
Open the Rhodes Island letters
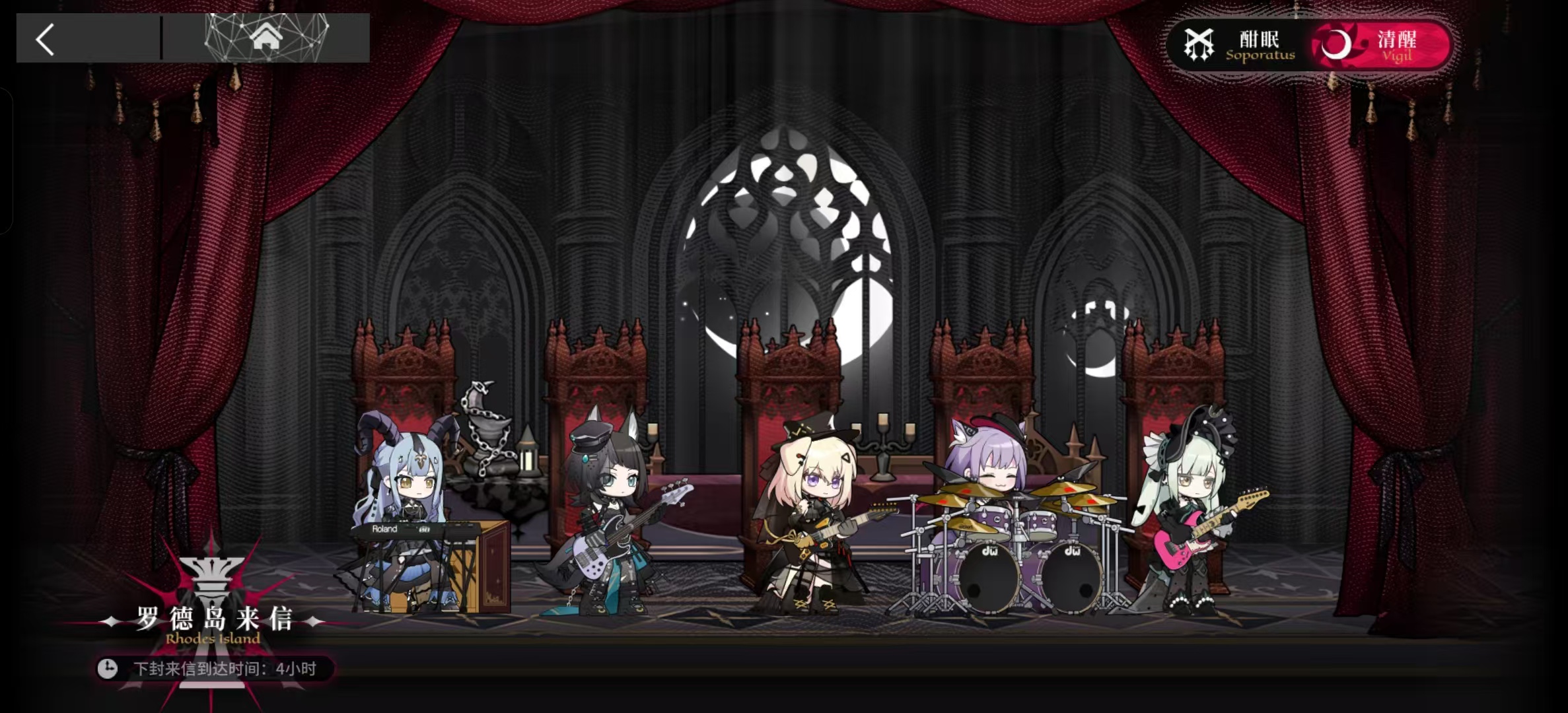(x=213, y=621)
